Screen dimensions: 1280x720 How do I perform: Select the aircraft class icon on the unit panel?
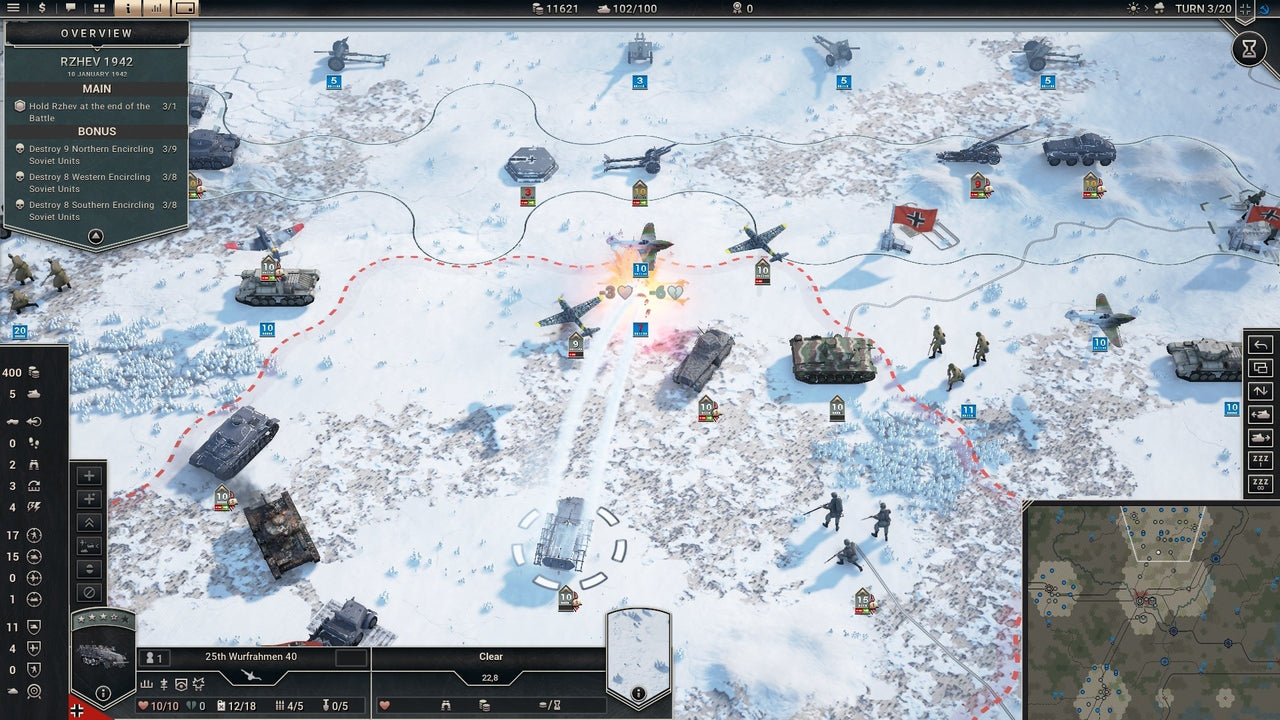(250, 675)
